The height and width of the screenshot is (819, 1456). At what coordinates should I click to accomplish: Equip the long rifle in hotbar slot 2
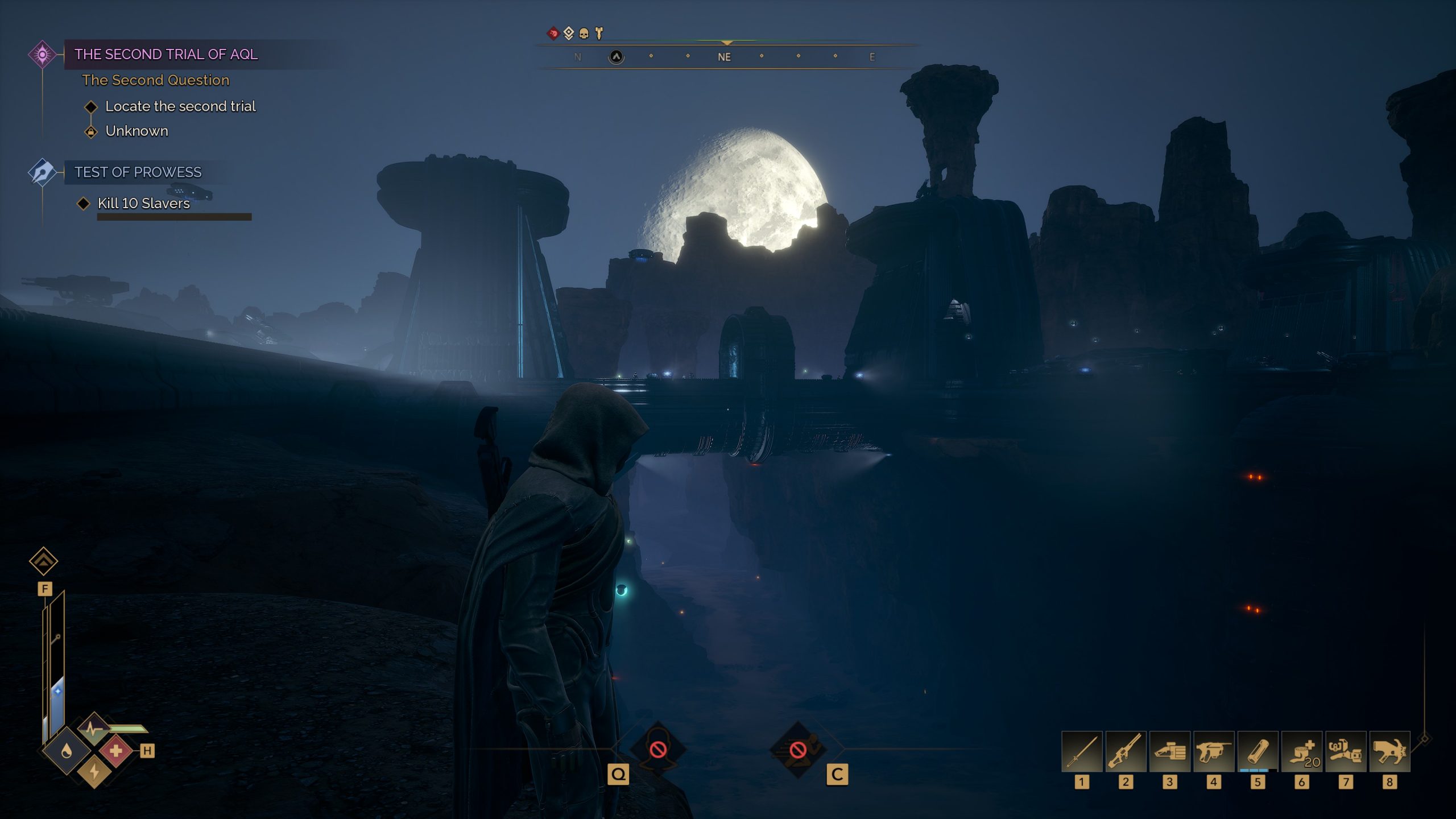tap(1125, 751)
